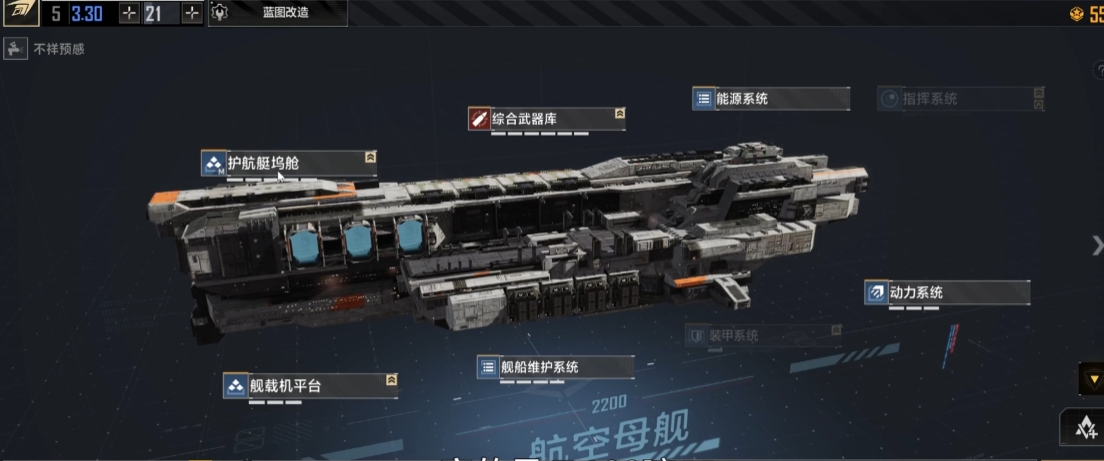Open the 舰船维护系统 ship maintenance module

[x=555, y=367]
